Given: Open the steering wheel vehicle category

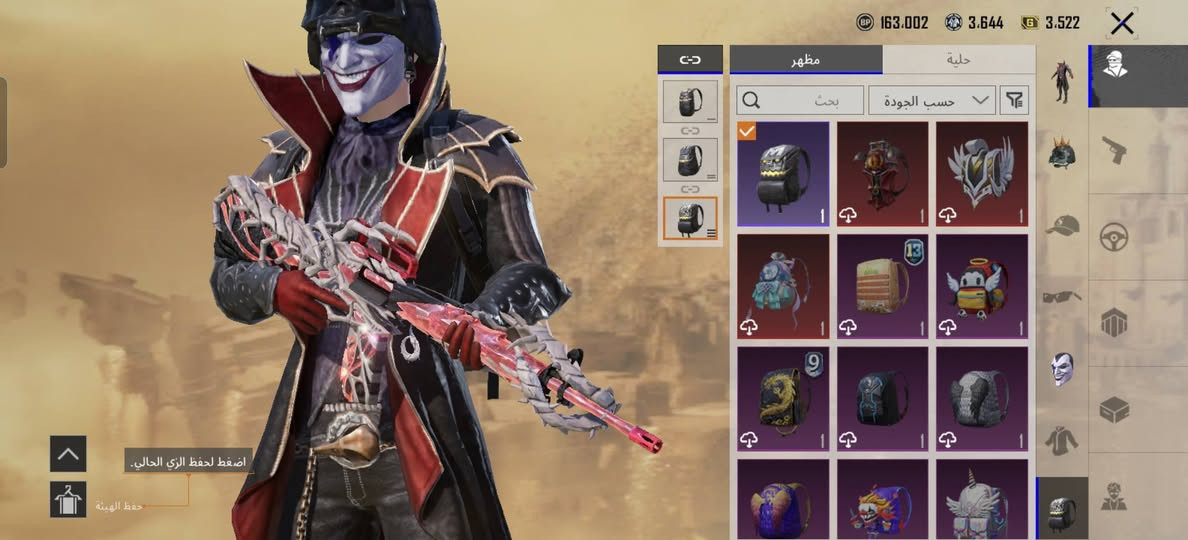Looking at the screenshot, I should click(1114, 237).
